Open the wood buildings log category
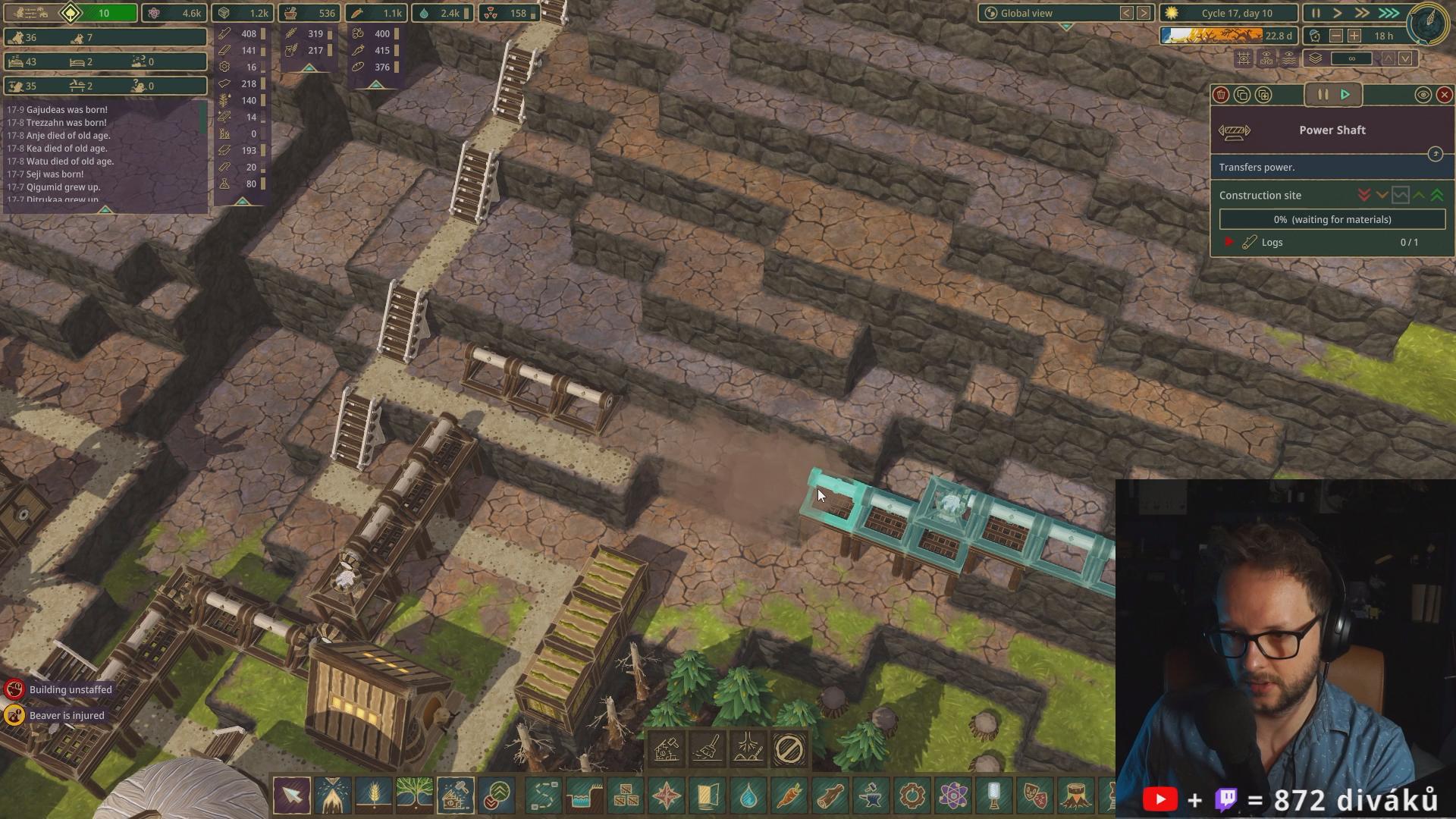 (830, 795)
